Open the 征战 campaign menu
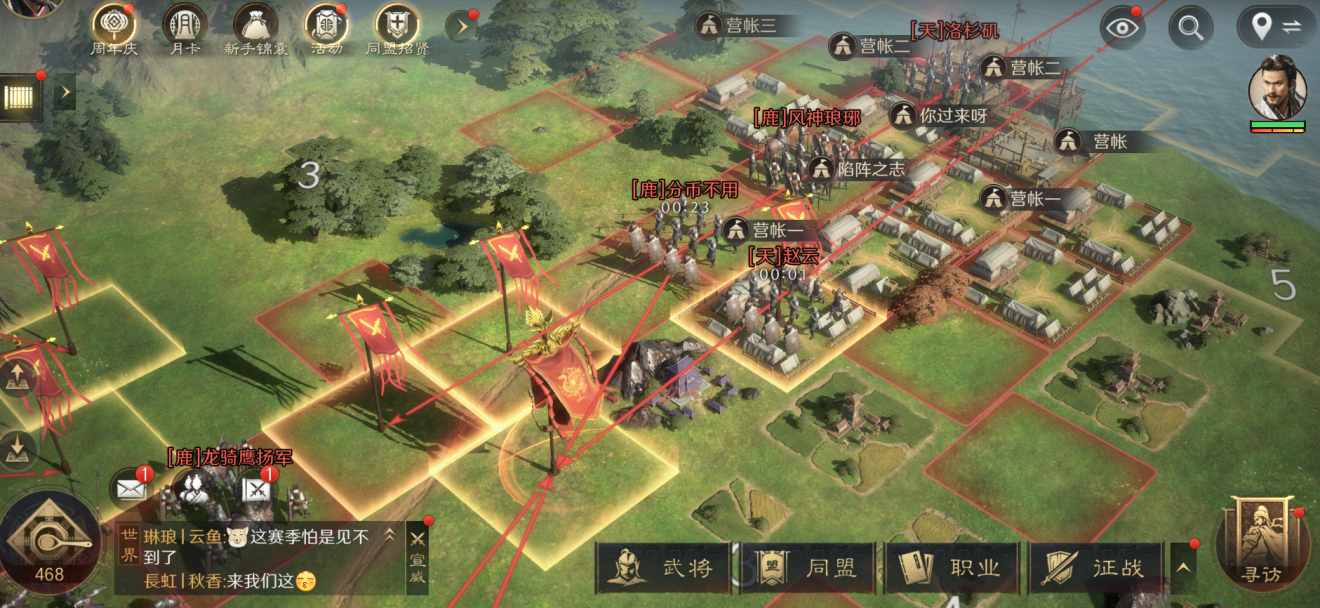Image resolution: width=1320 pixels, height=608 pixels. (1096, 568)
